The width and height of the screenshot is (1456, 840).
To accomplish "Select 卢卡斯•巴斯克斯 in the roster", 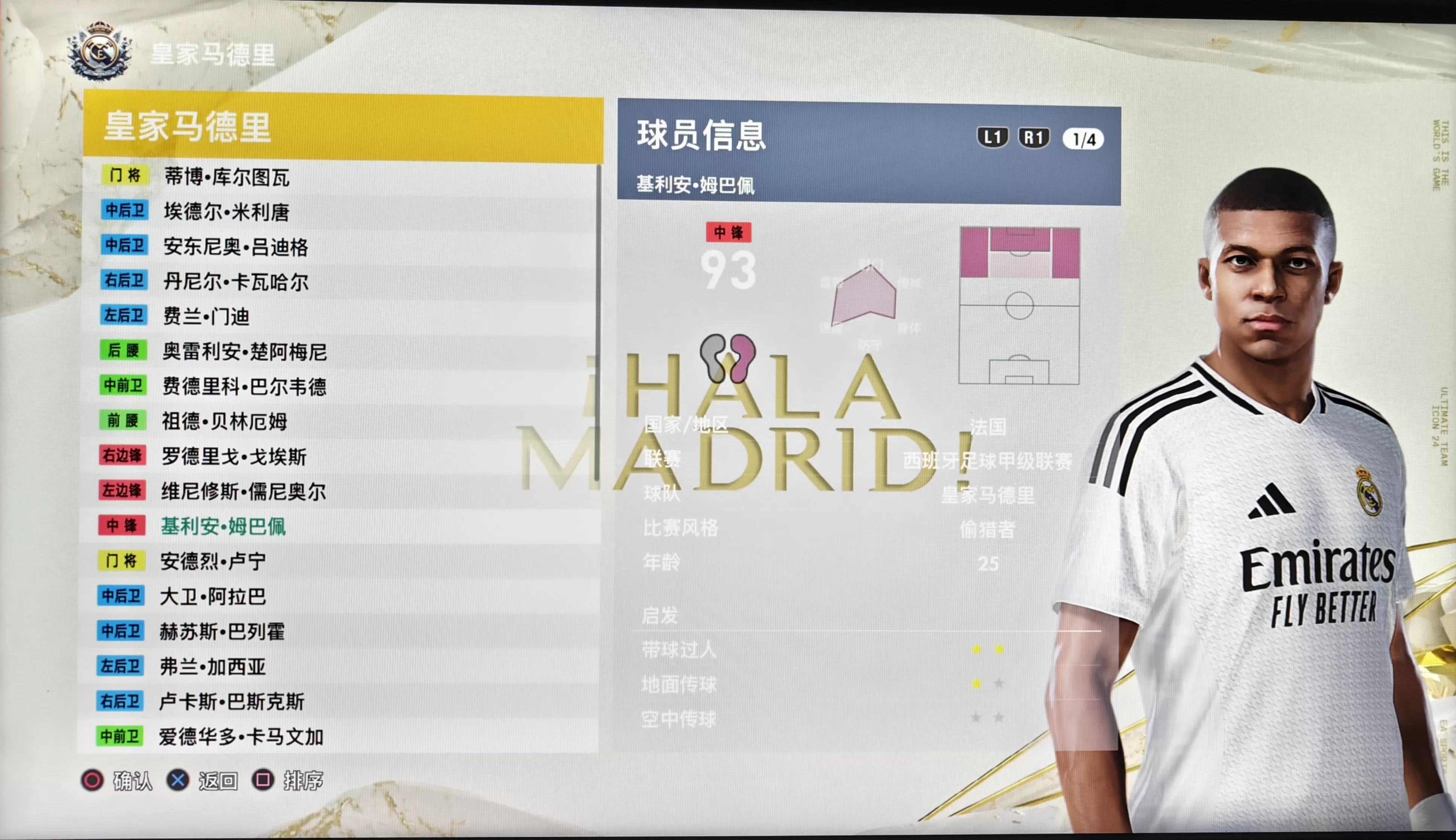I will (x=231, y=701).
